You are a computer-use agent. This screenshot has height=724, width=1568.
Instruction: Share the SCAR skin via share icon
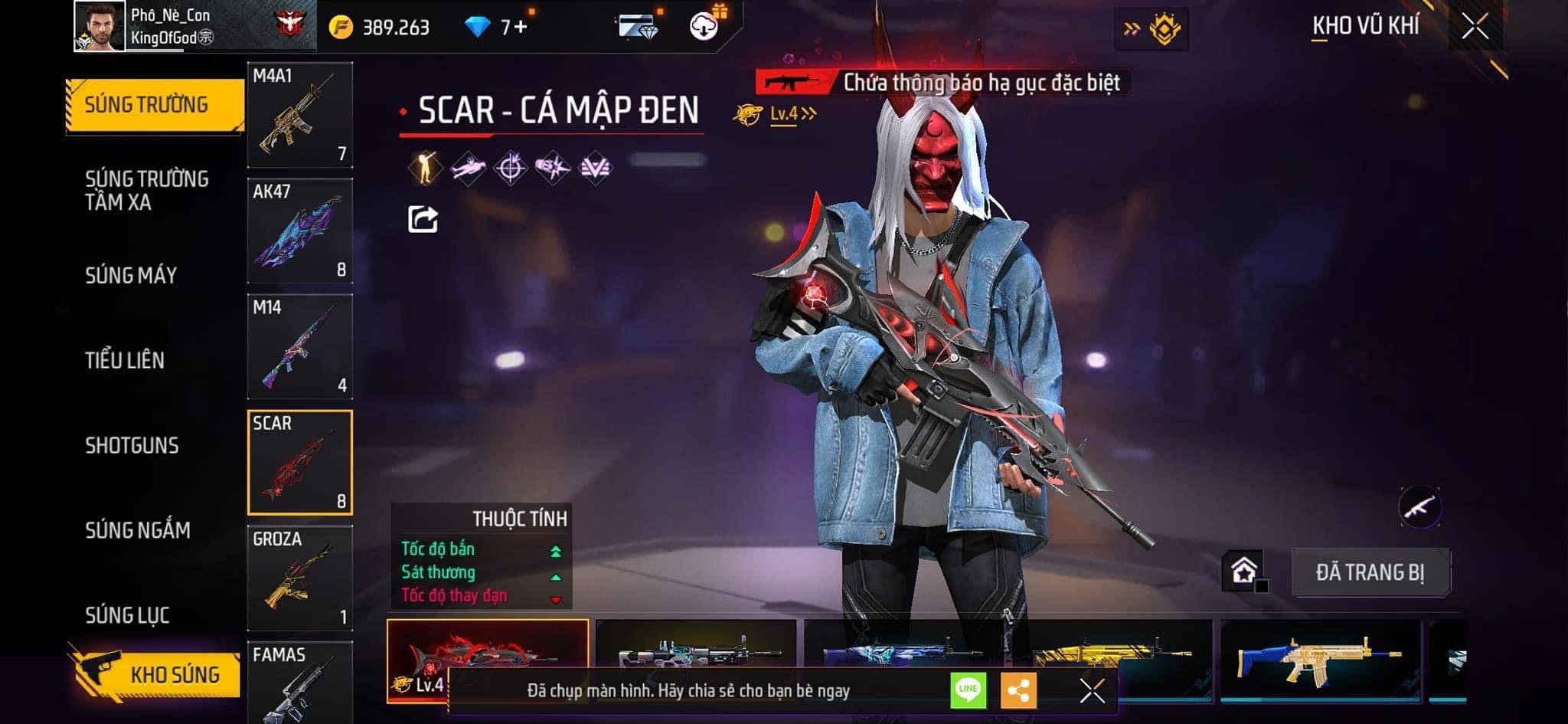423,220
